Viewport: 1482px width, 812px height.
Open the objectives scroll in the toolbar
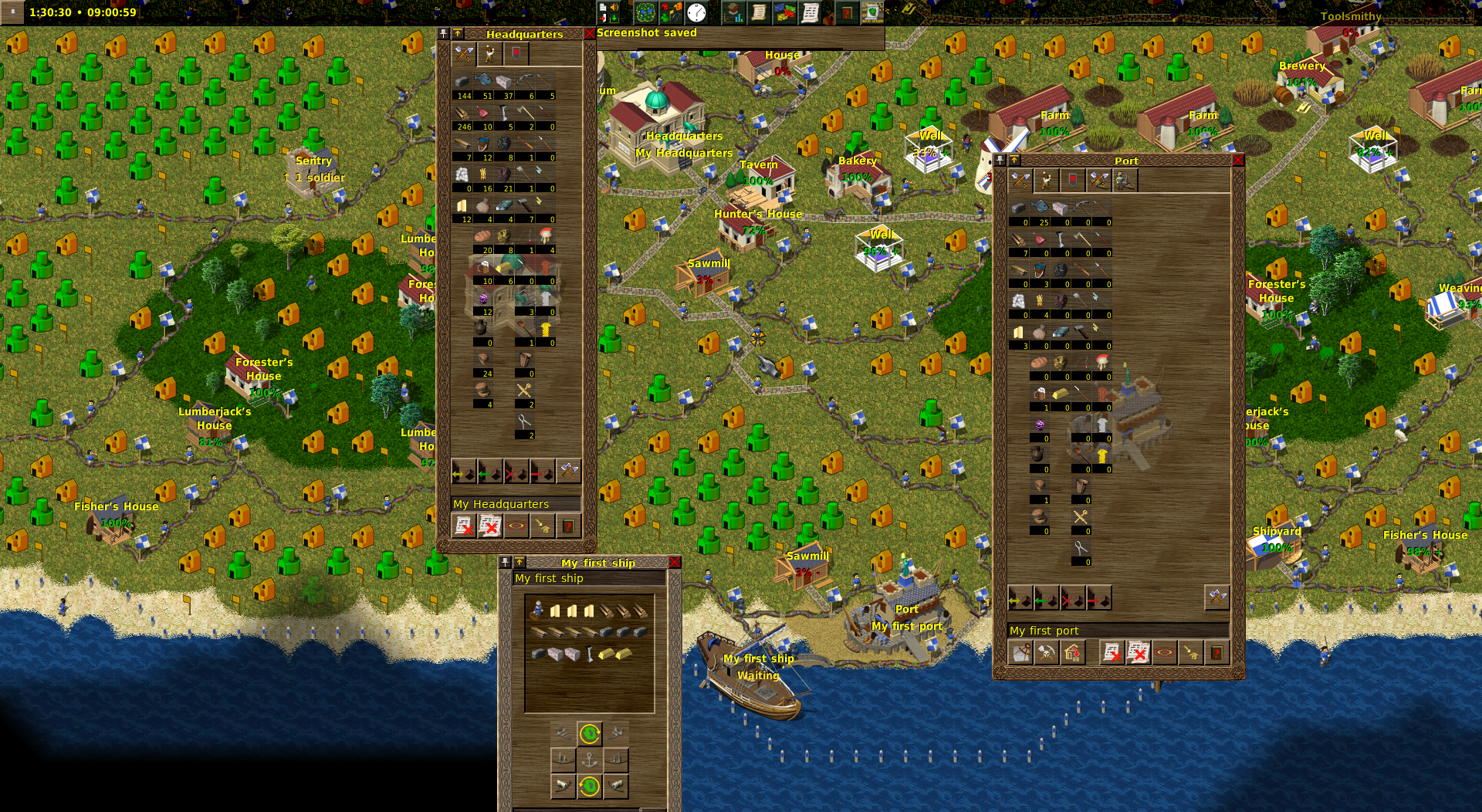[x=759, y=12]
